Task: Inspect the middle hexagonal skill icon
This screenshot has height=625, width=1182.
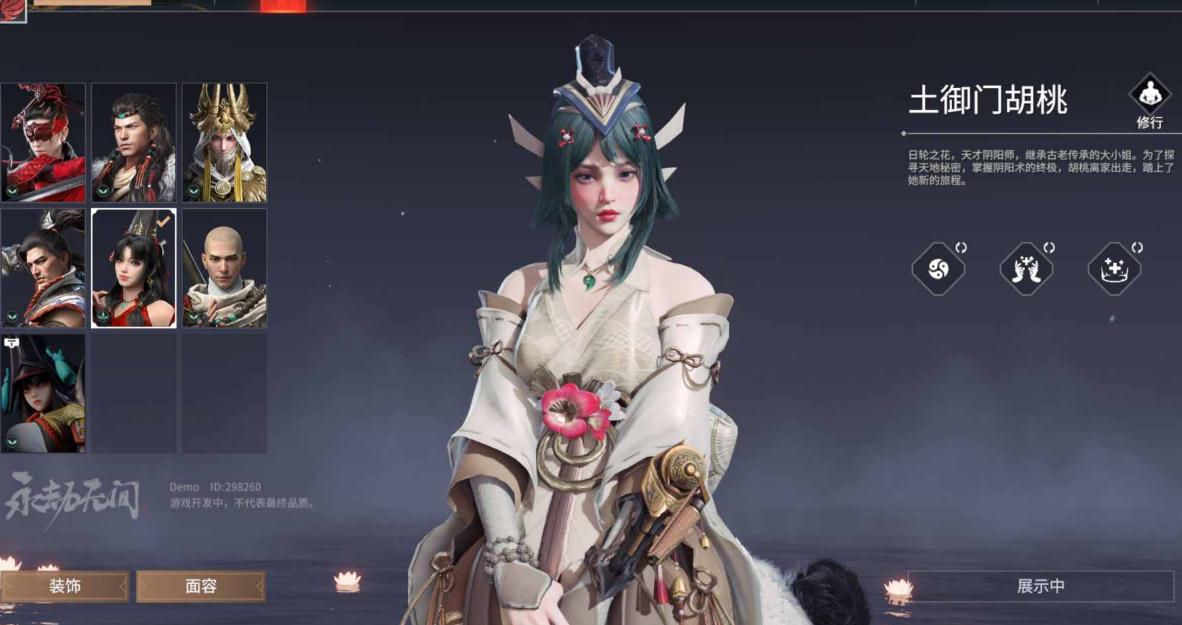Action: (x=1026, y=269)
